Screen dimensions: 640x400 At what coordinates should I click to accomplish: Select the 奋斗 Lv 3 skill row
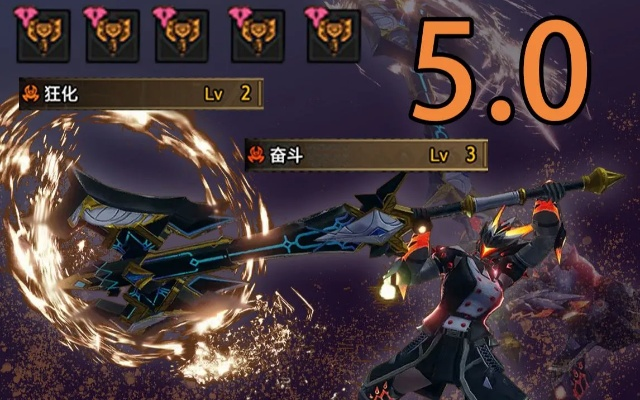[366, 155]
